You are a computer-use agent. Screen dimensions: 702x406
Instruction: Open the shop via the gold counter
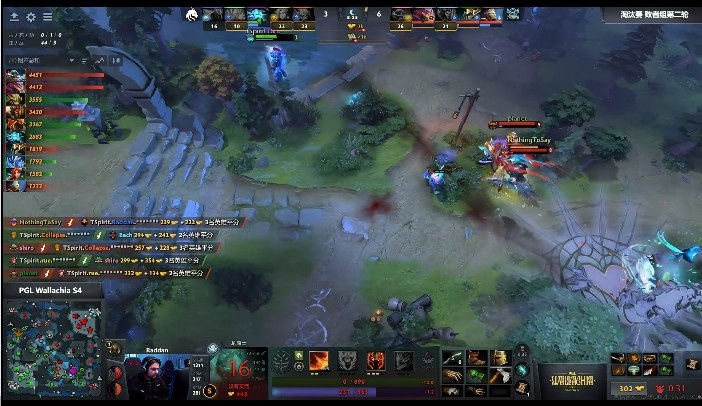click(x=628, y=389)
